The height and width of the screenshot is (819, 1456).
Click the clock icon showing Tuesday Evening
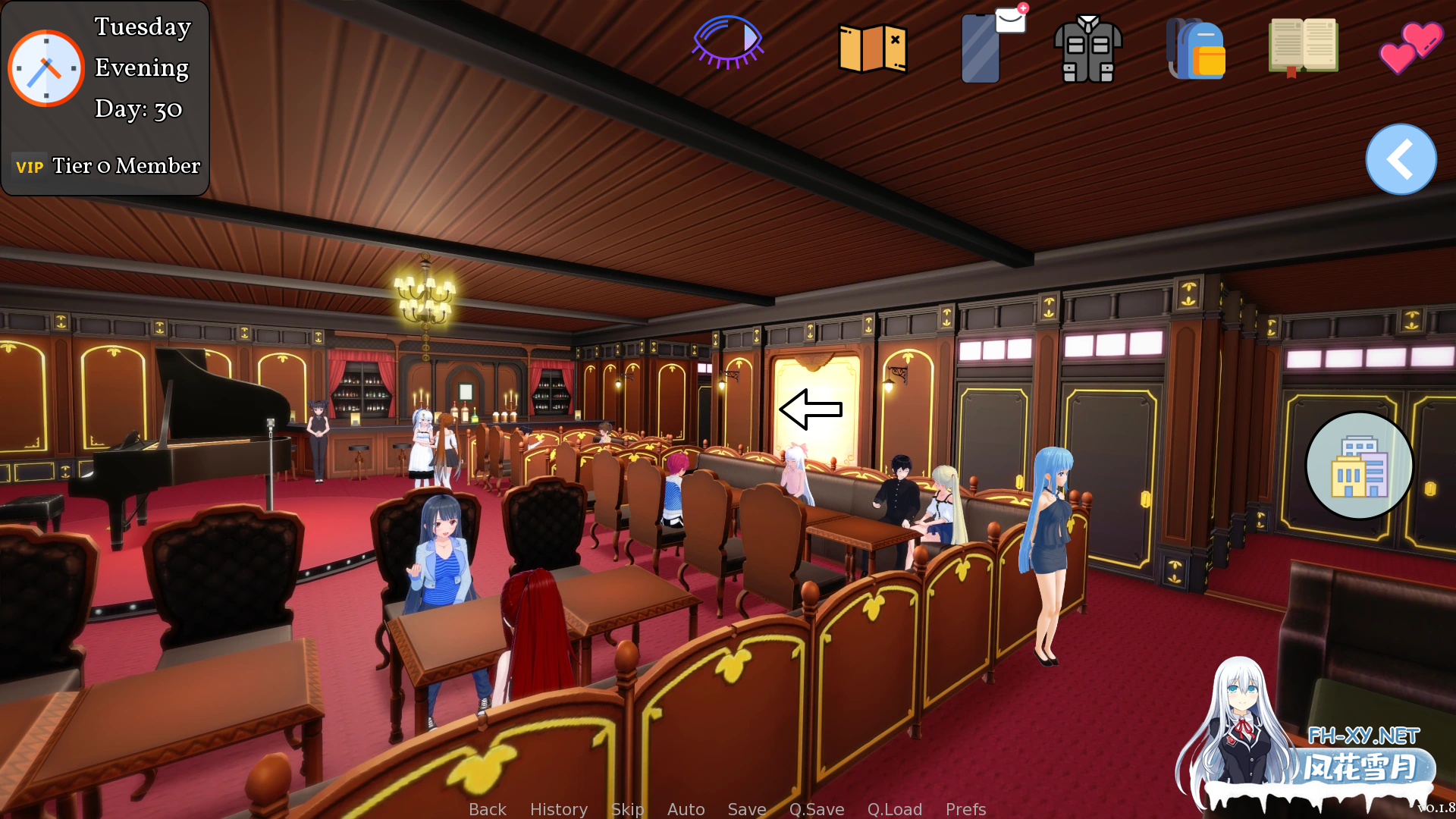pyautogui.click(x=45, y=67)
